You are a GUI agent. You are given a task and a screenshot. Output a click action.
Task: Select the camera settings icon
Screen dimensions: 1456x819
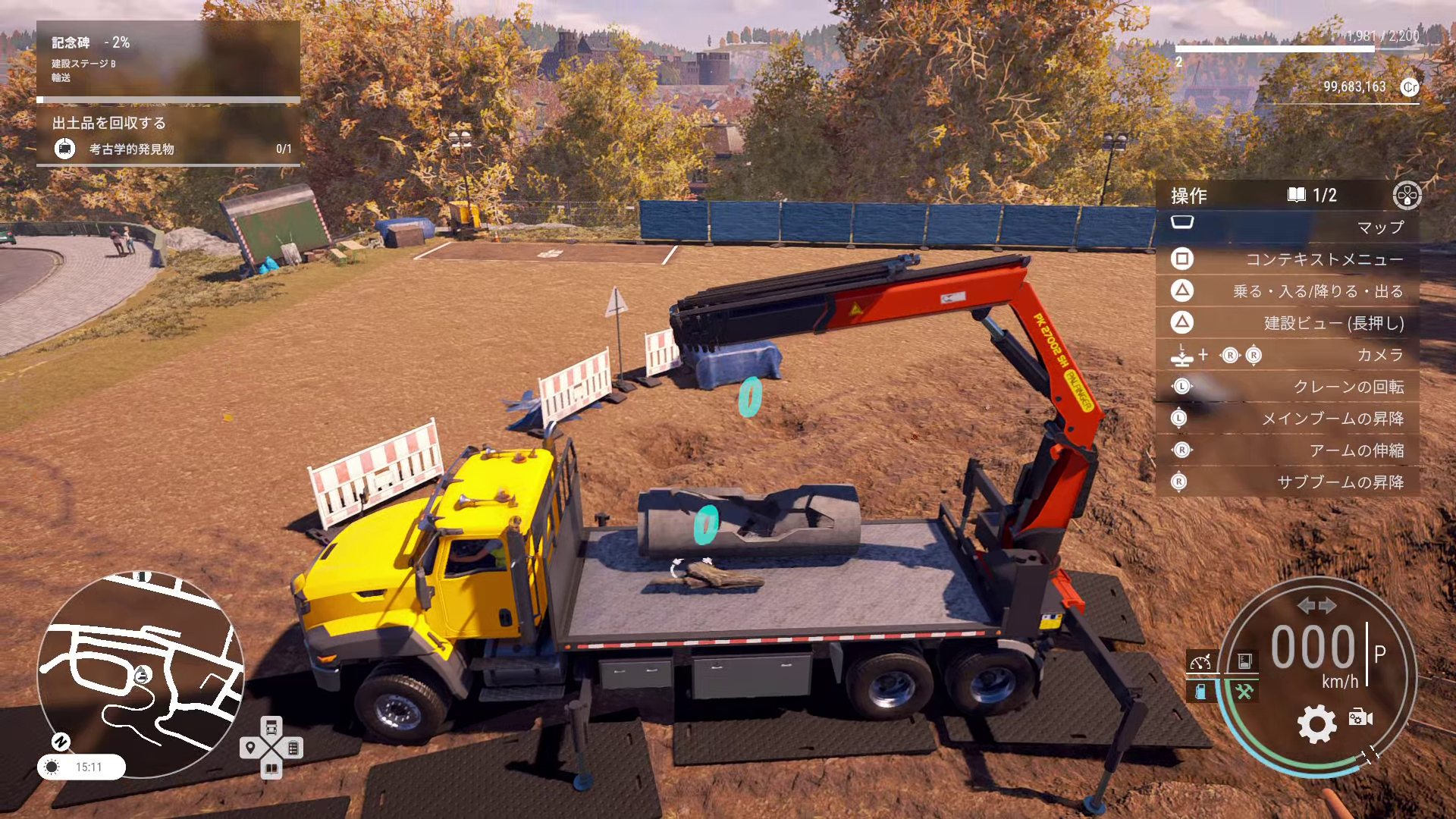click(1360, 717)
